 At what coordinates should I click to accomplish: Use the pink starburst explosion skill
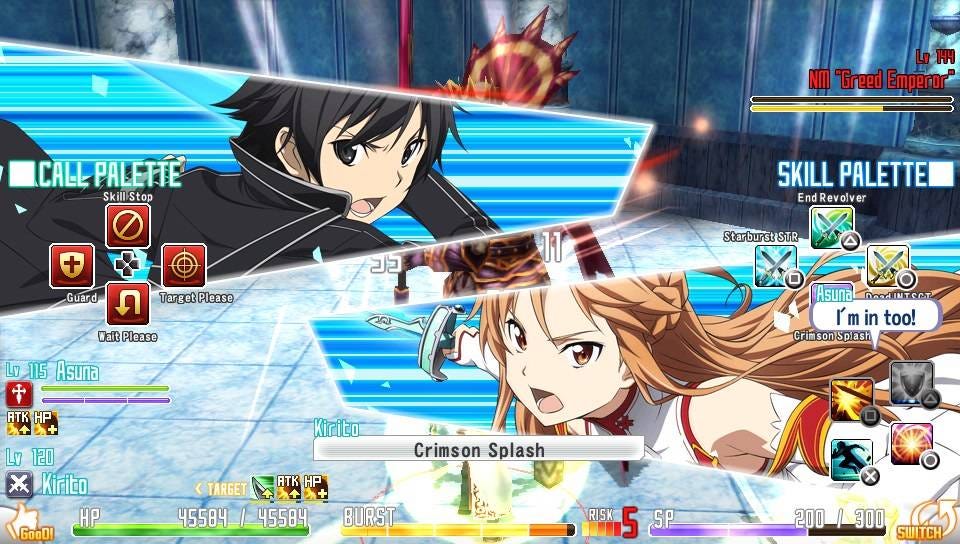(911, 443)
